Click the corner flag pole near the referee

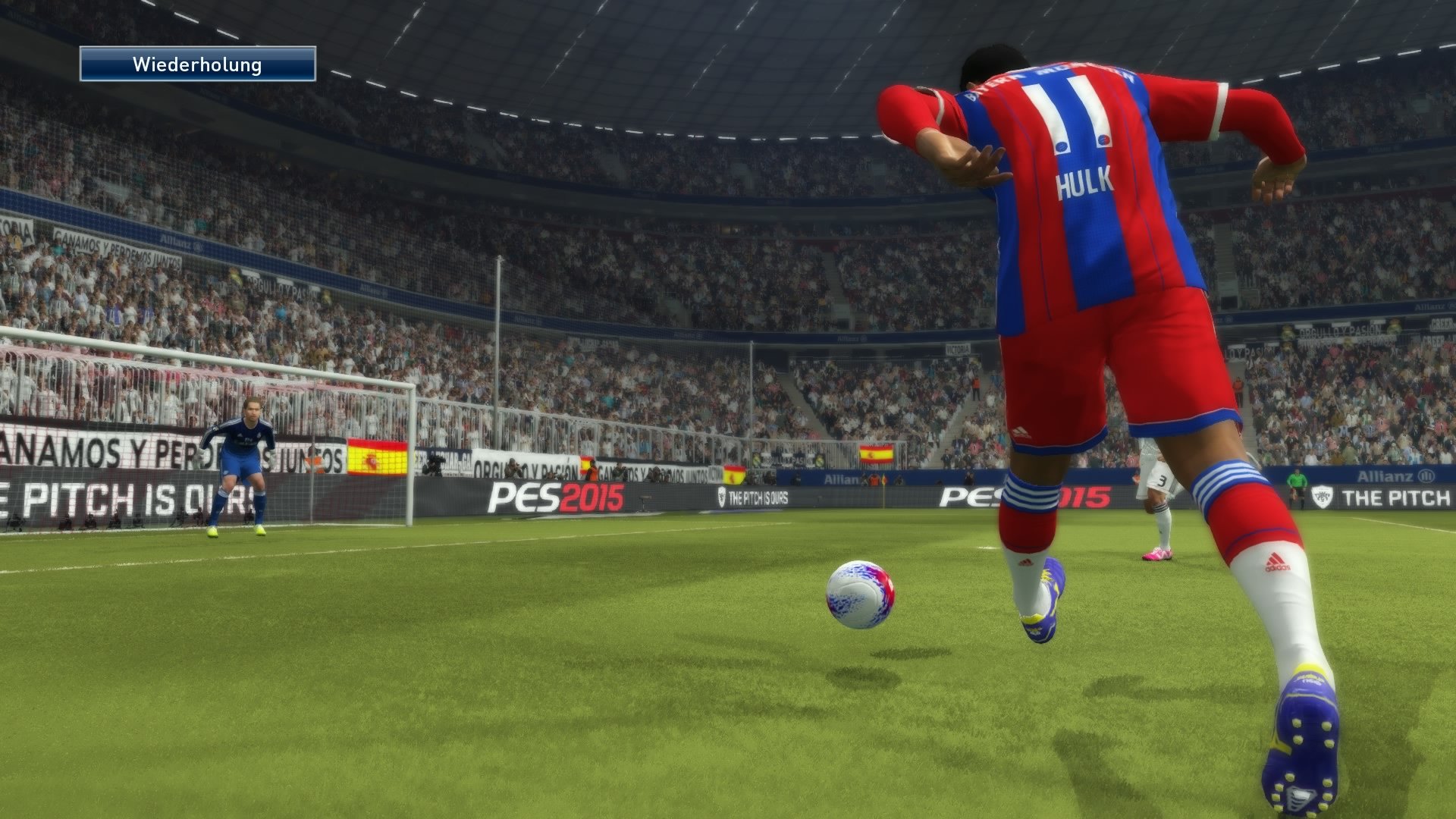883,497
